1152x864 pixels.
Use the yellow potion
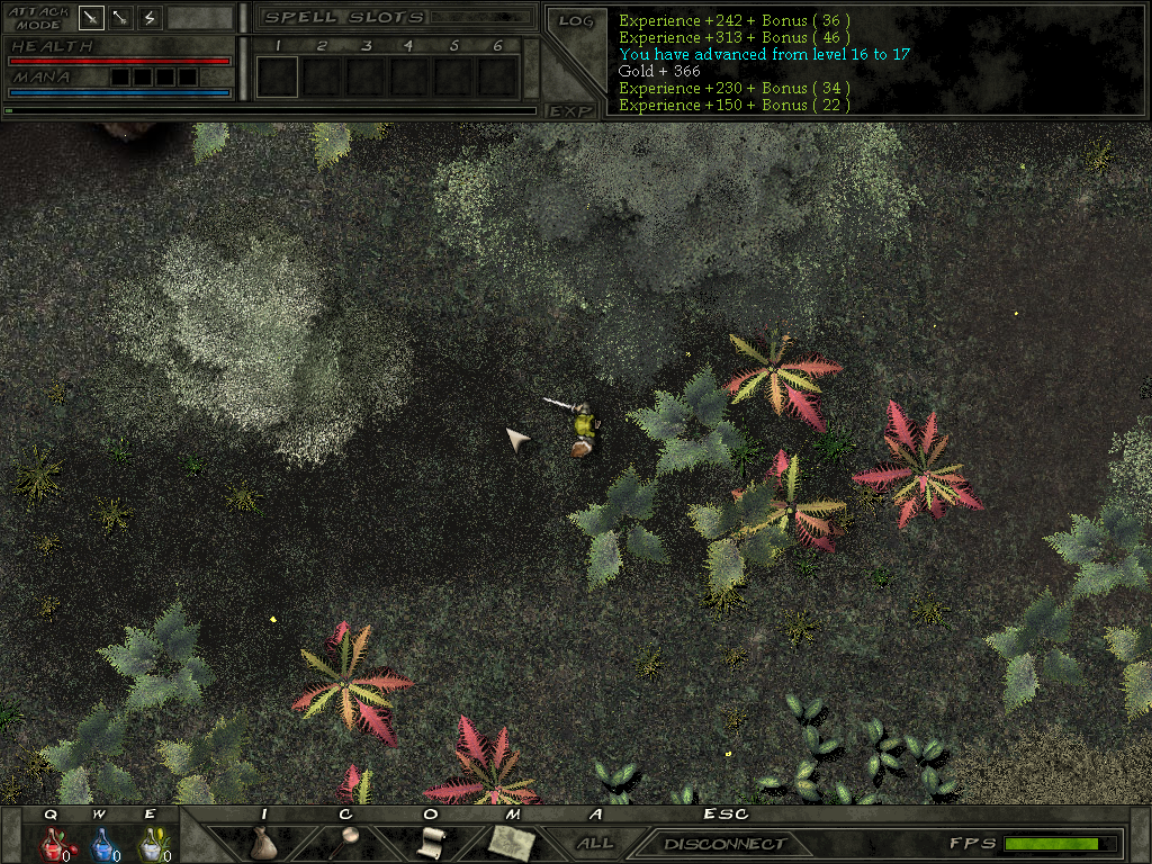(151, 845)
